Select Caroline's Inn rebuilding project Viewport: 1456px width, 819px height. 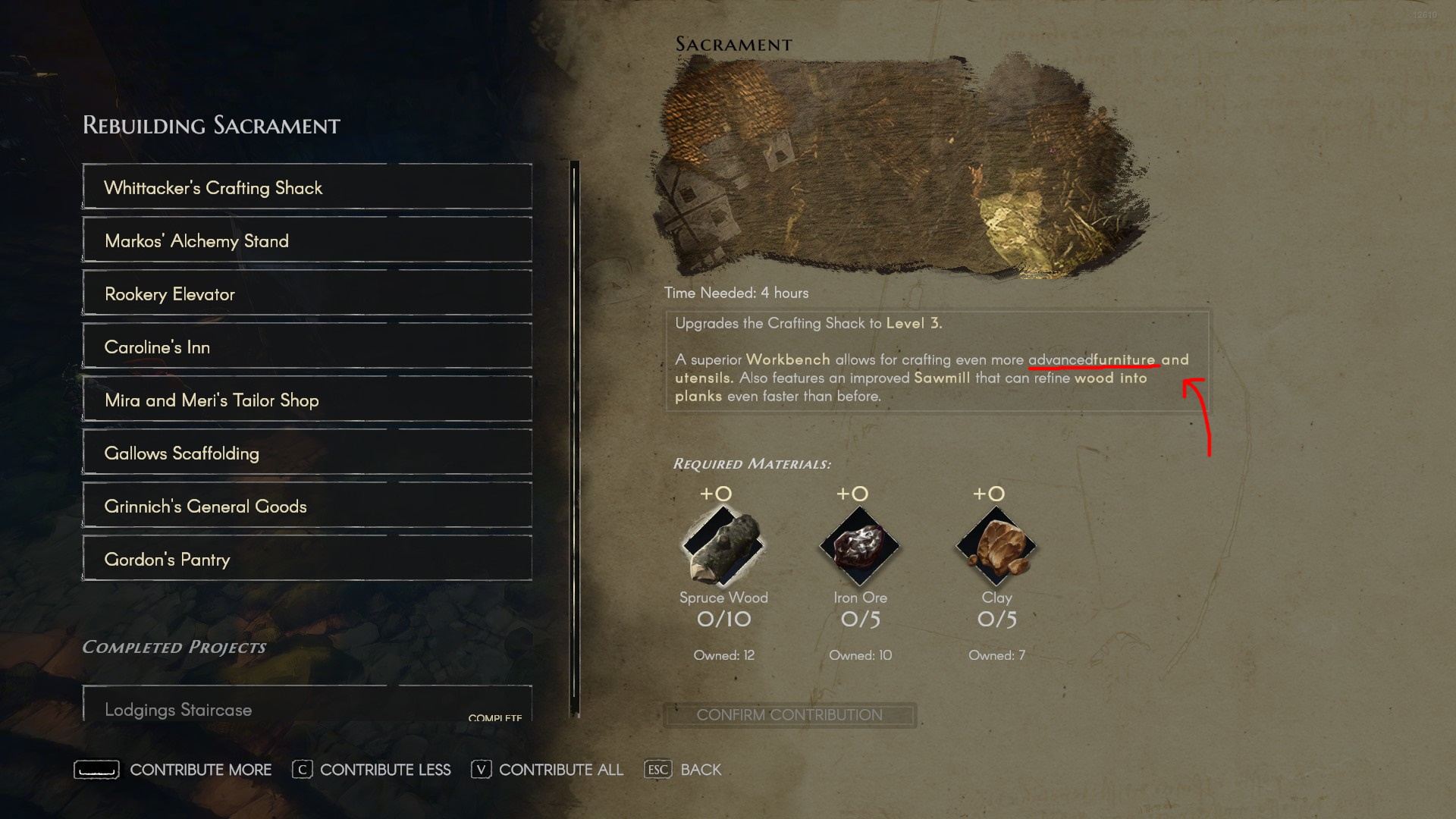[x=306, y=347]
